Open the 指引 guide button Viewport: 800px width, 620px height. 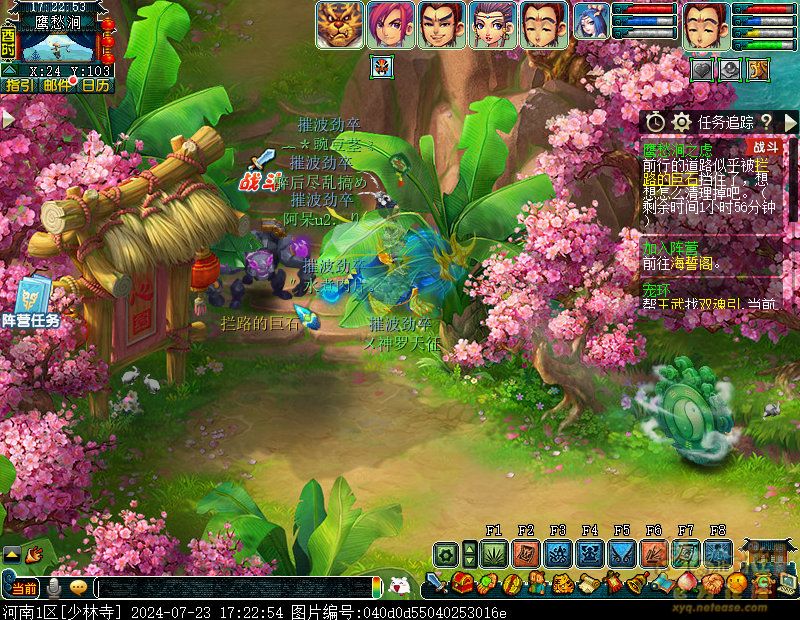tap(18, 86)
